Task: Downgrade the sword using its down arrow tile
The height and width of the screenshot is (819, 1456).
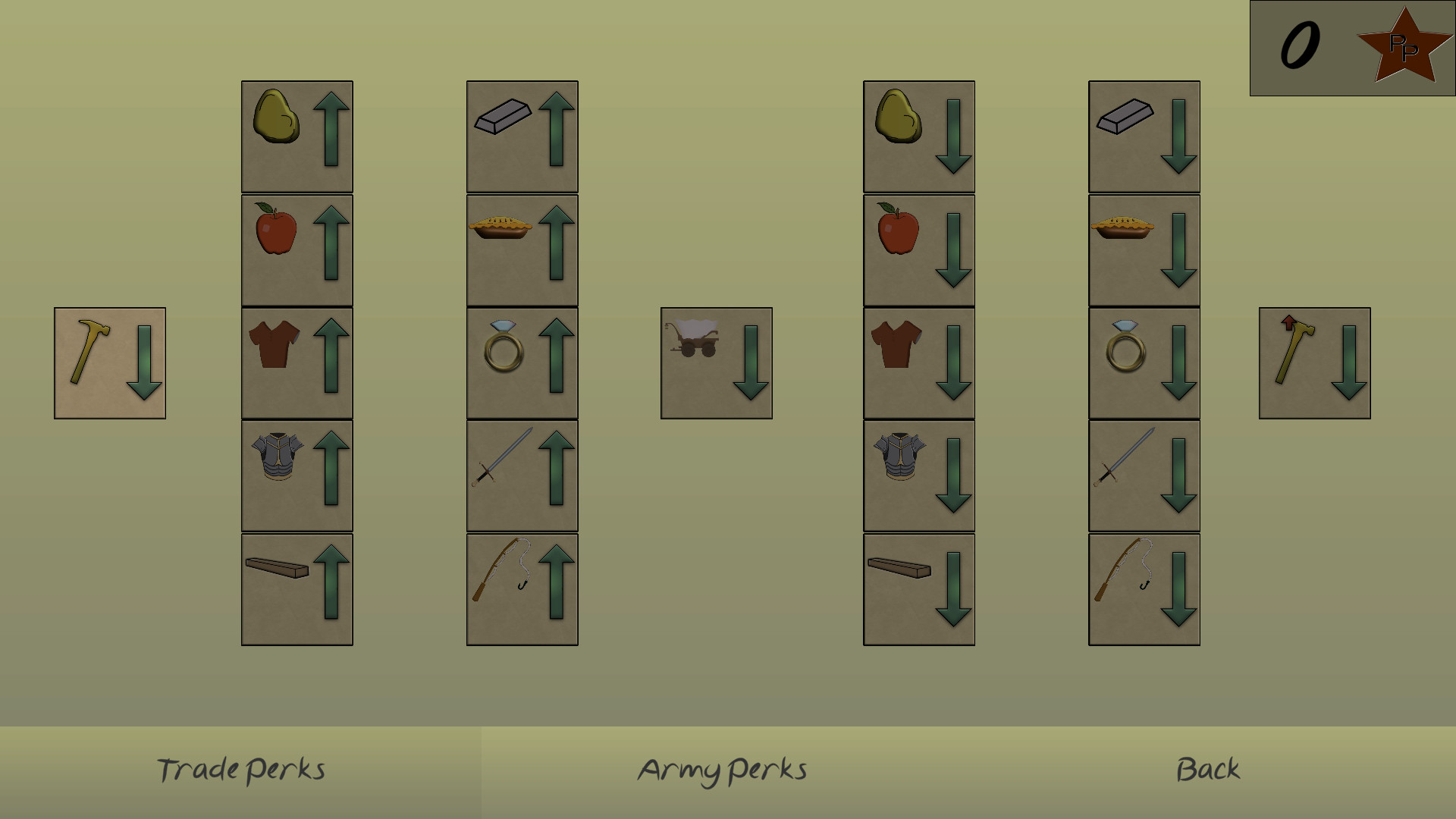Action: pos(1144,474)
